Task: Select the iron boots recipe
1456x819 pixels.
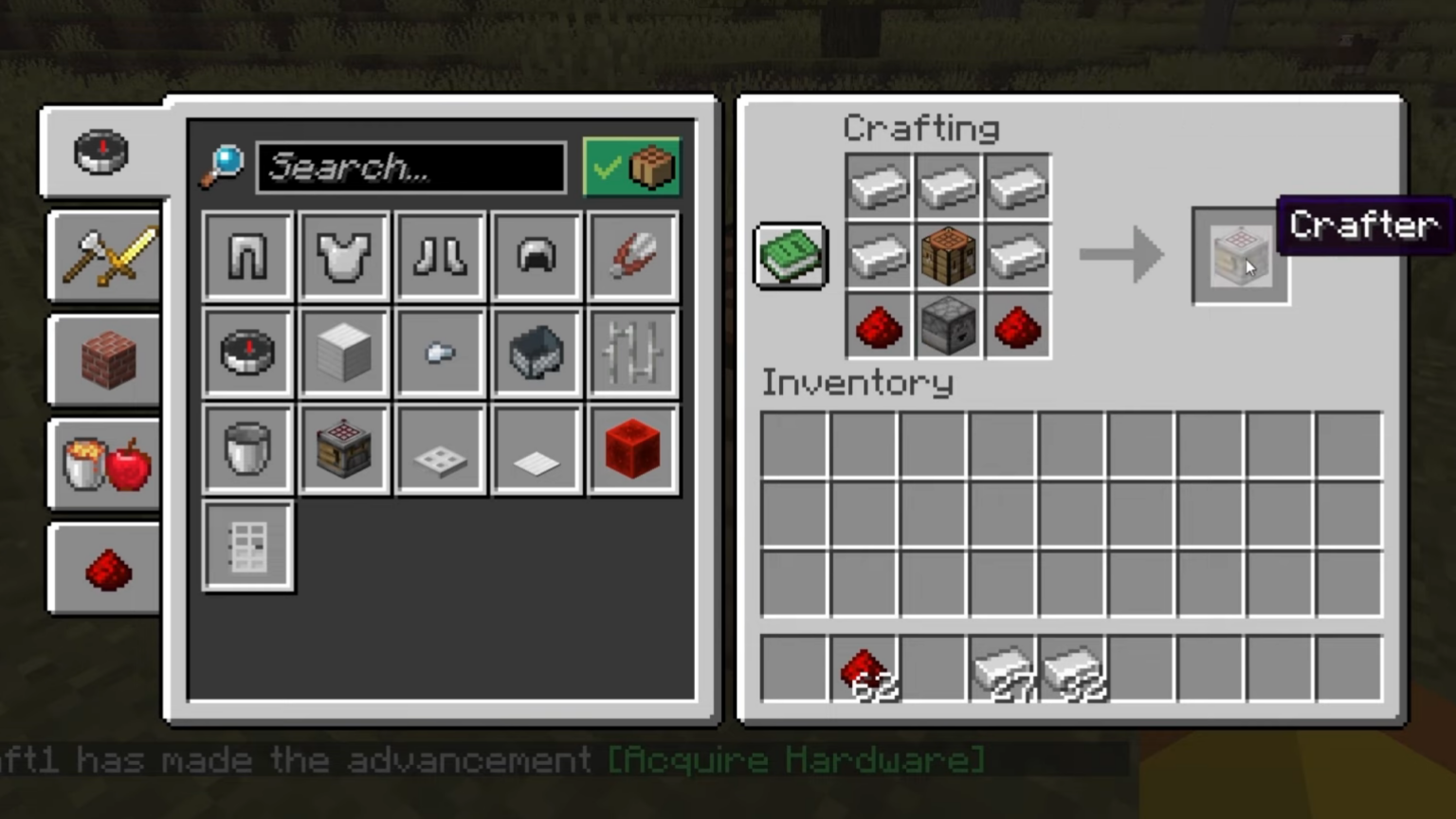Action: (x=440, y=256)
